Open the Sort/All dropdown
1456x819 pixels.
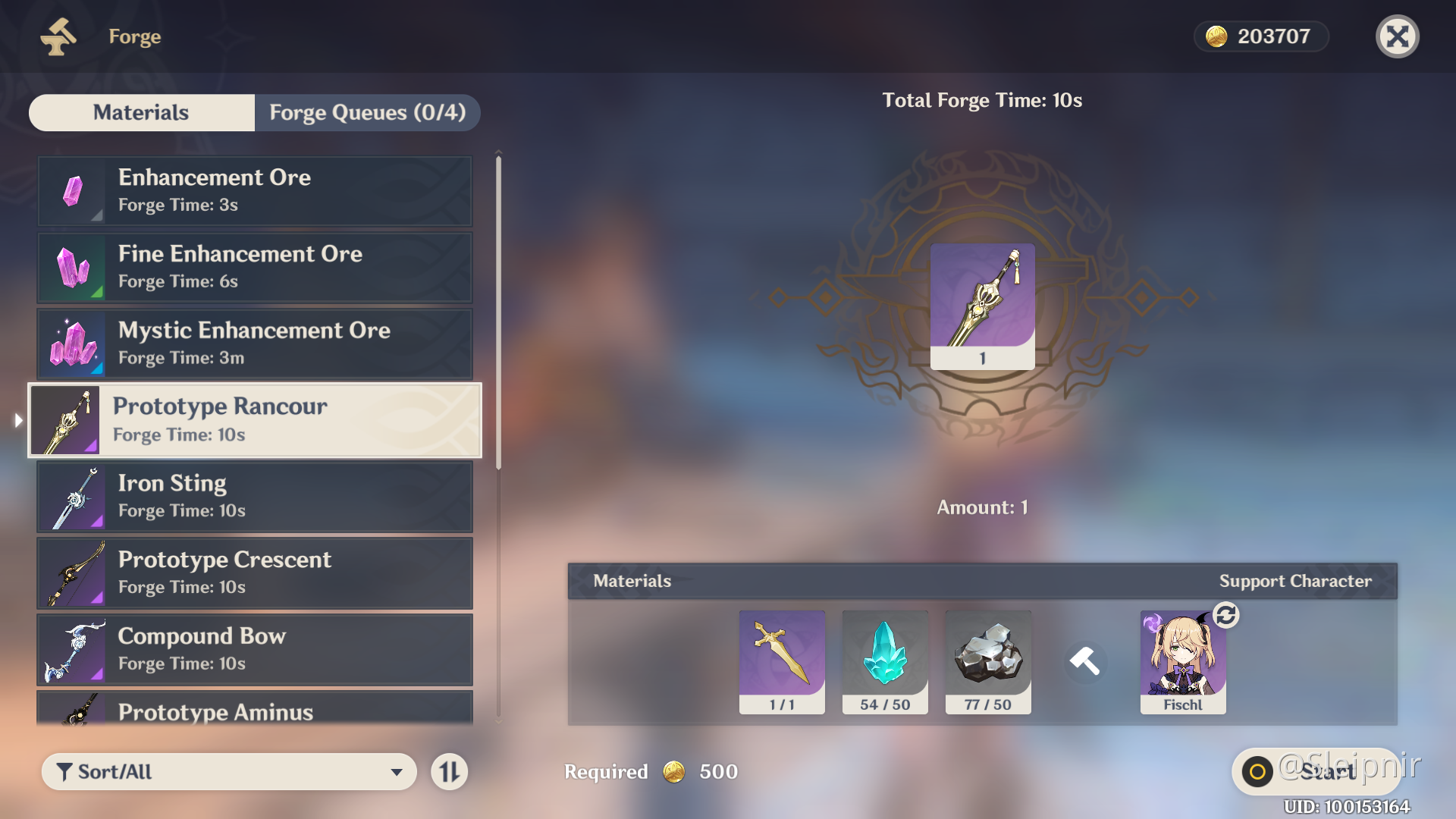coord(227,771)
